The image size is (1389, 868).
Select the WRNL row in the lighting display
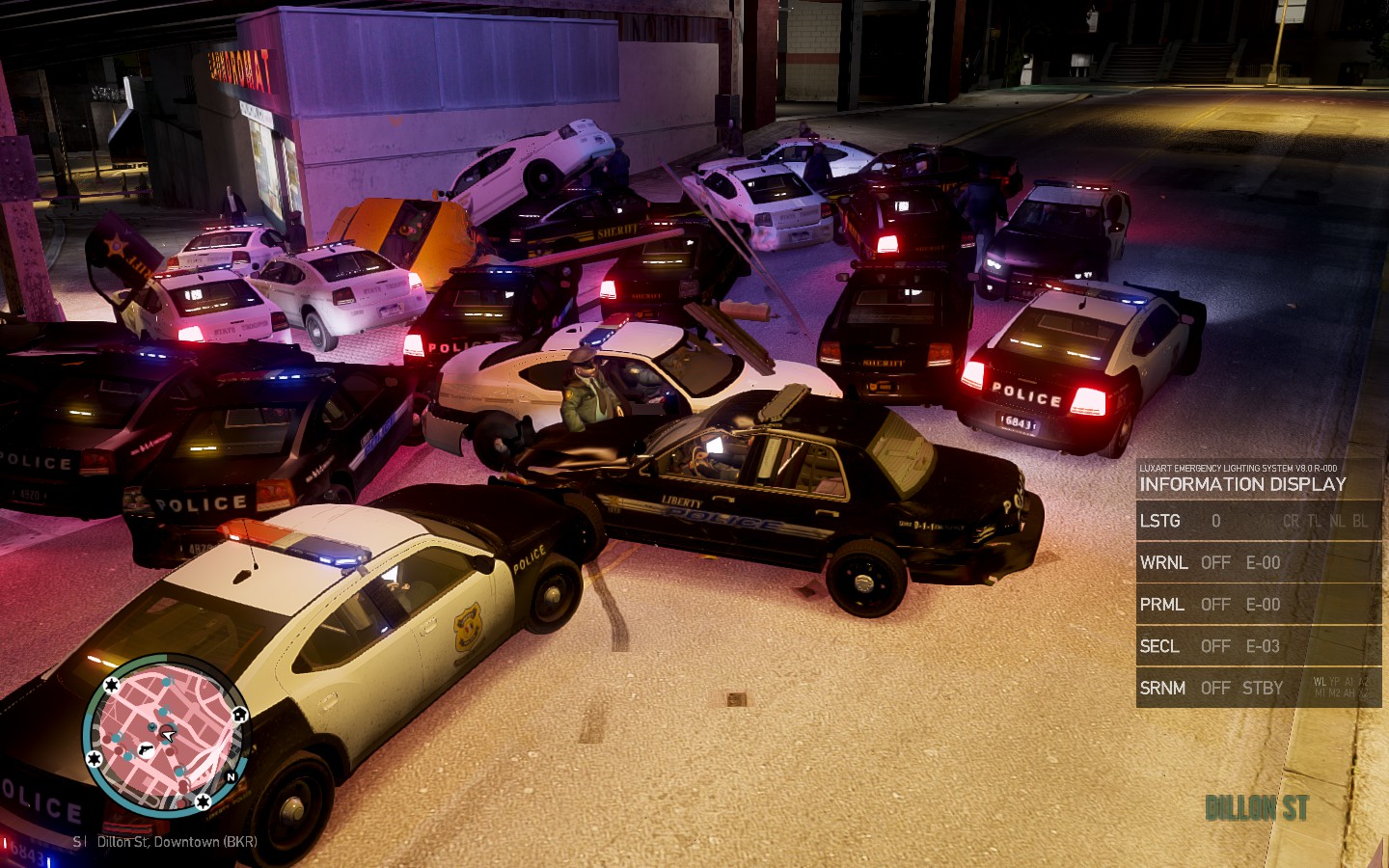click(x=1258, y=562)
